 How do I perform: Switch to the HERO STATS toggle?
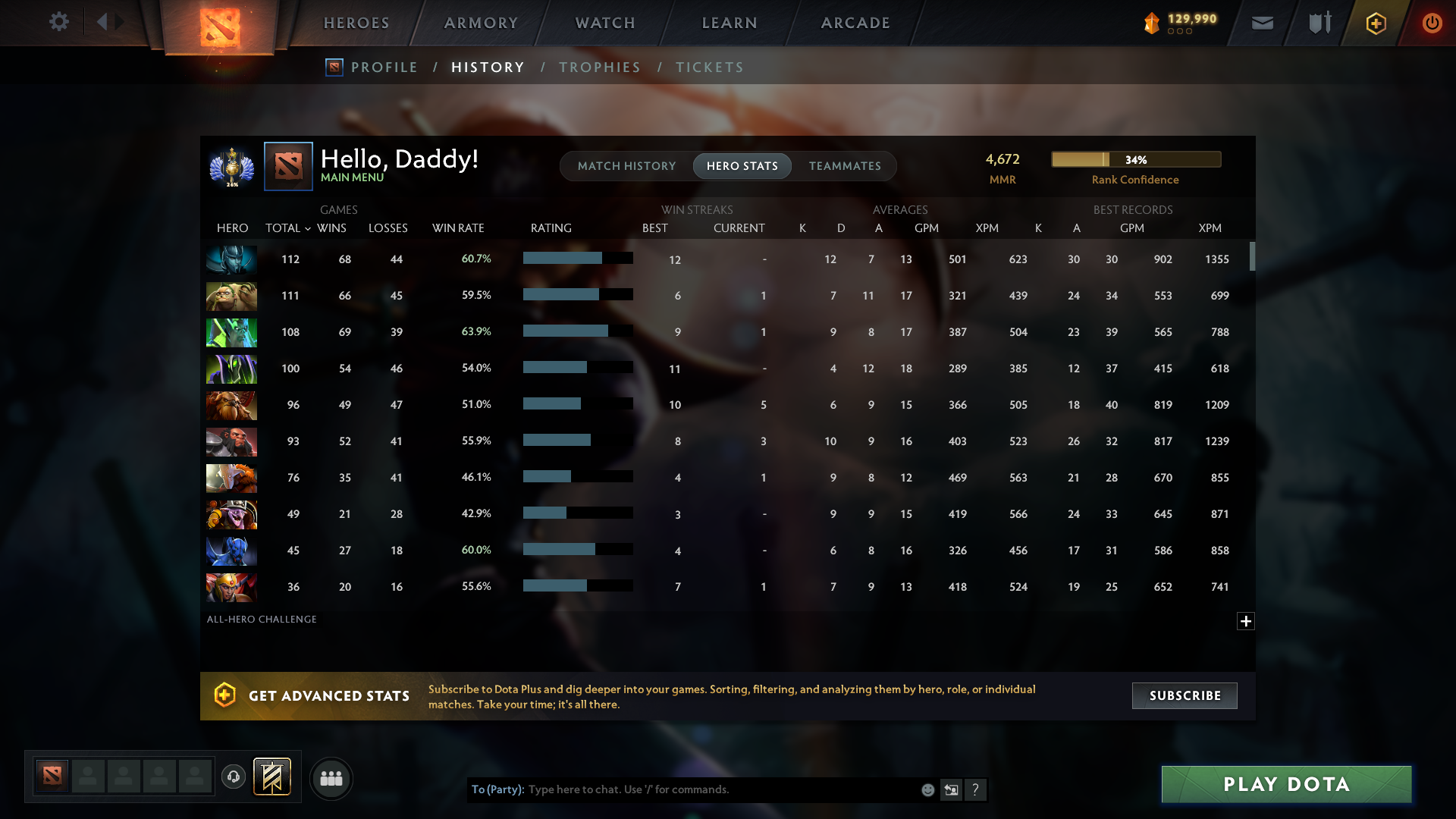pos(742,165)
